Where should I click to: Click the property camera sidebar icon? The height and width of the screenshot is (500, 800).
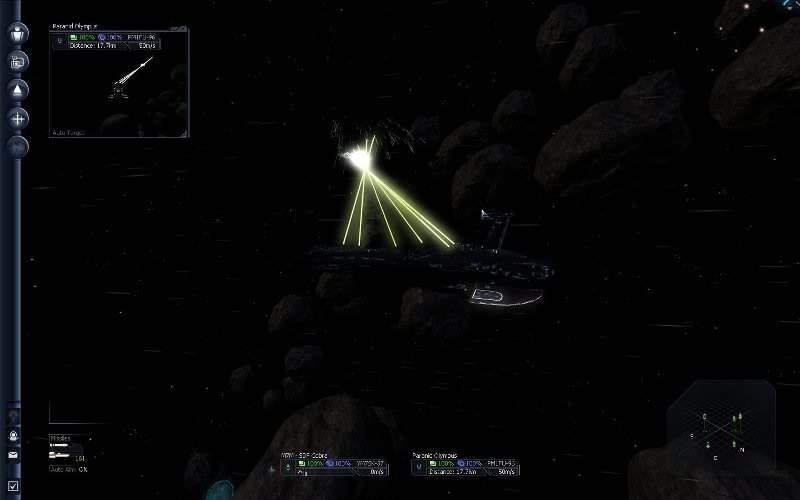18,62
